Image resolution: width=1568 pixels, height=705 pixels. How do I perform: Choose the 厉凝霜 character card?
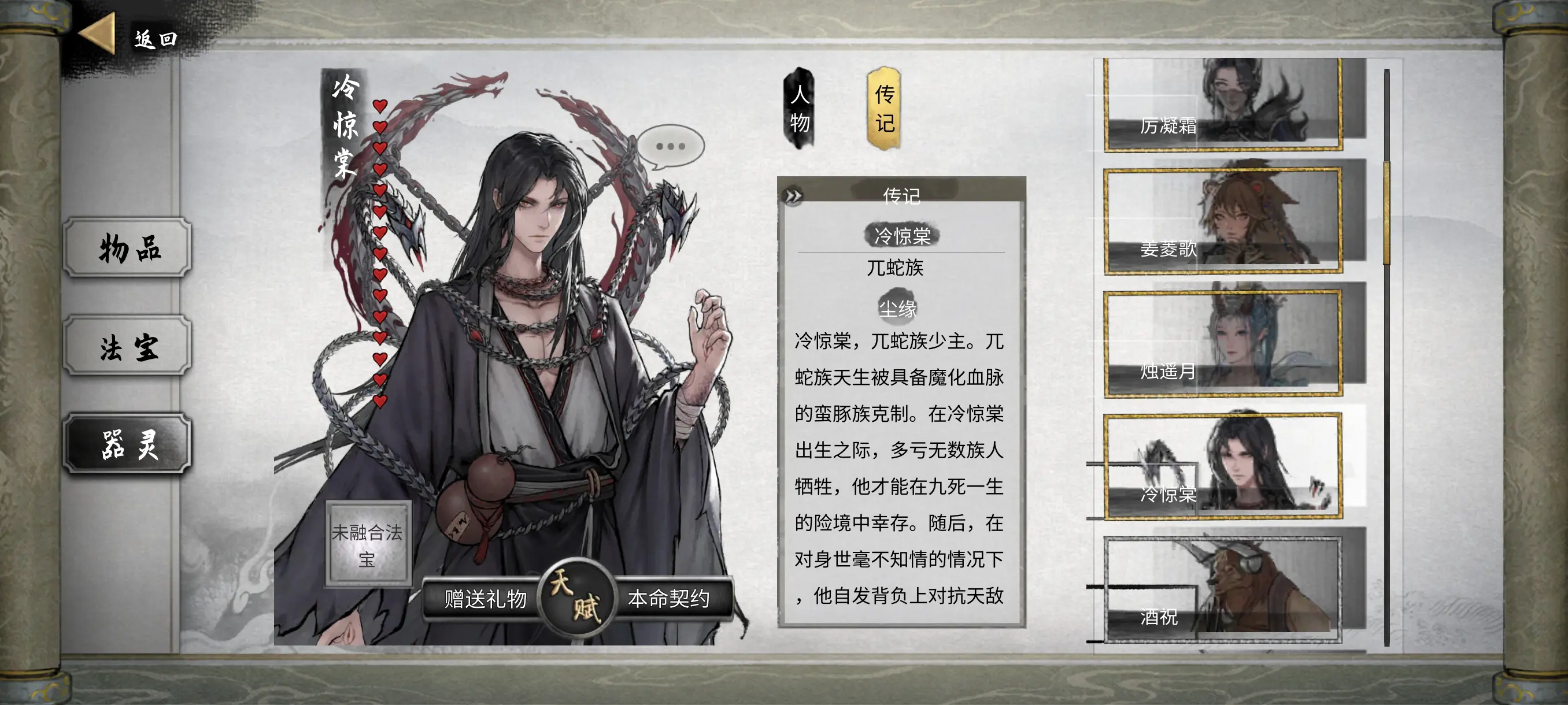click(x=1222, y=104)
